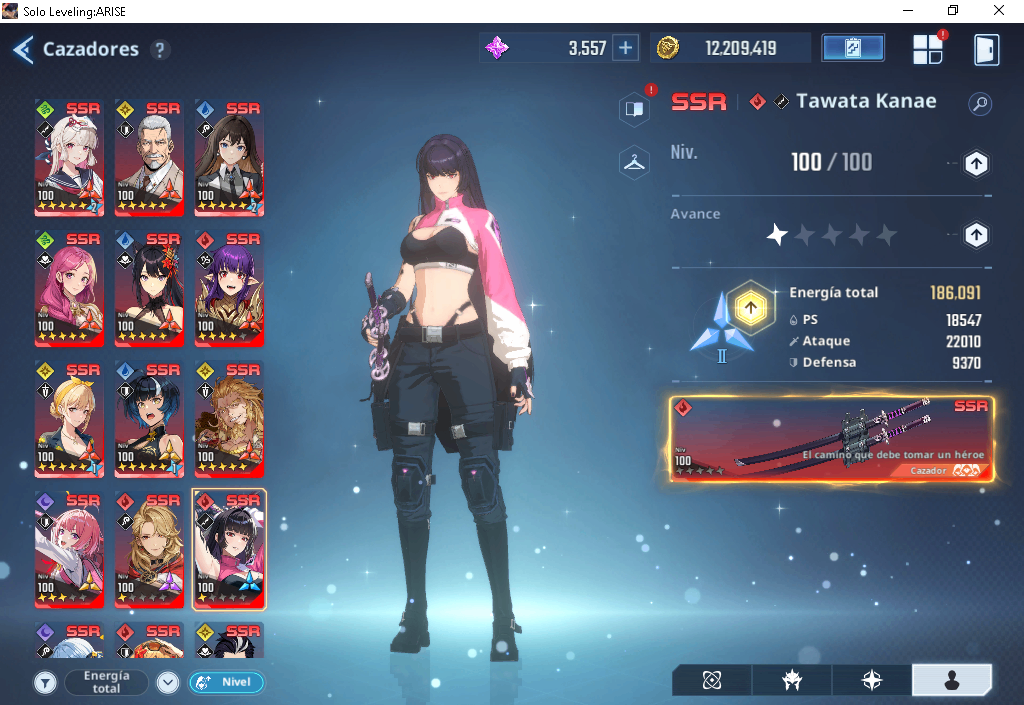Advance the hunter with the Avance arrow
Viewport: 1024px width, 705px height.
pyautogui.click(x=976, y=235)
